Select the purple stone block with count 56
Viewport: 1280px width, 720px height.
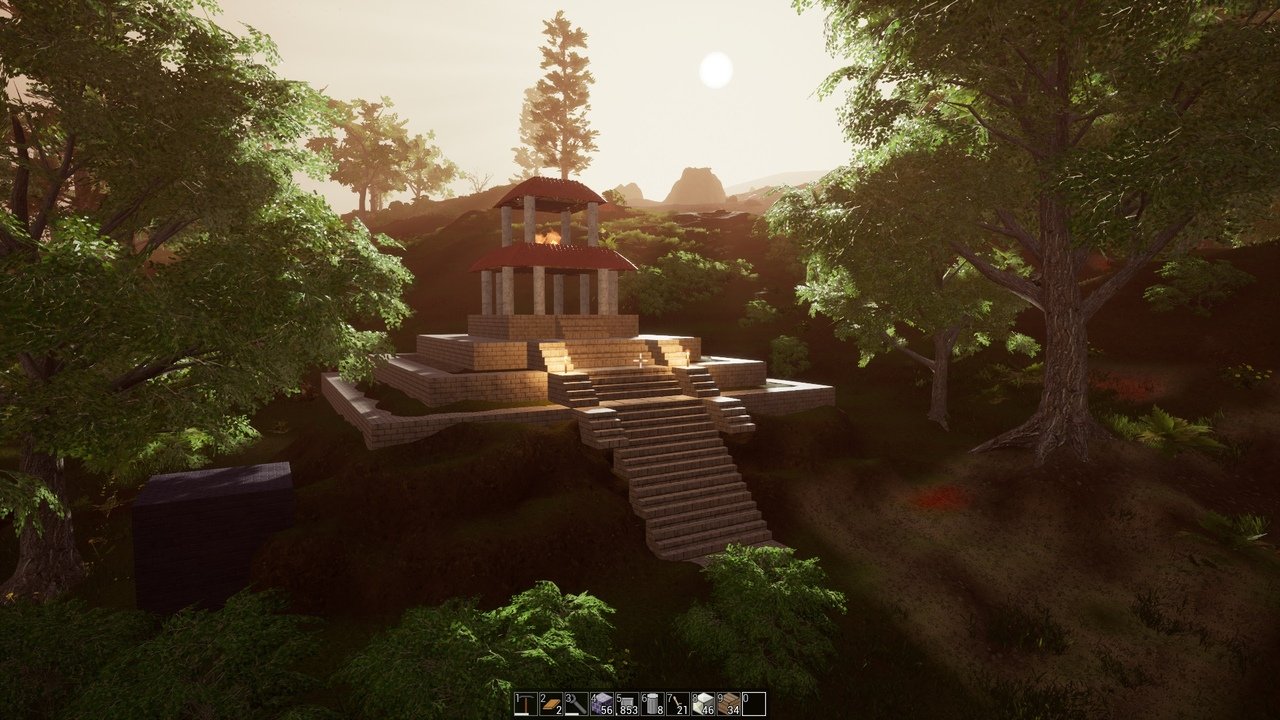[x=600, y=701]
